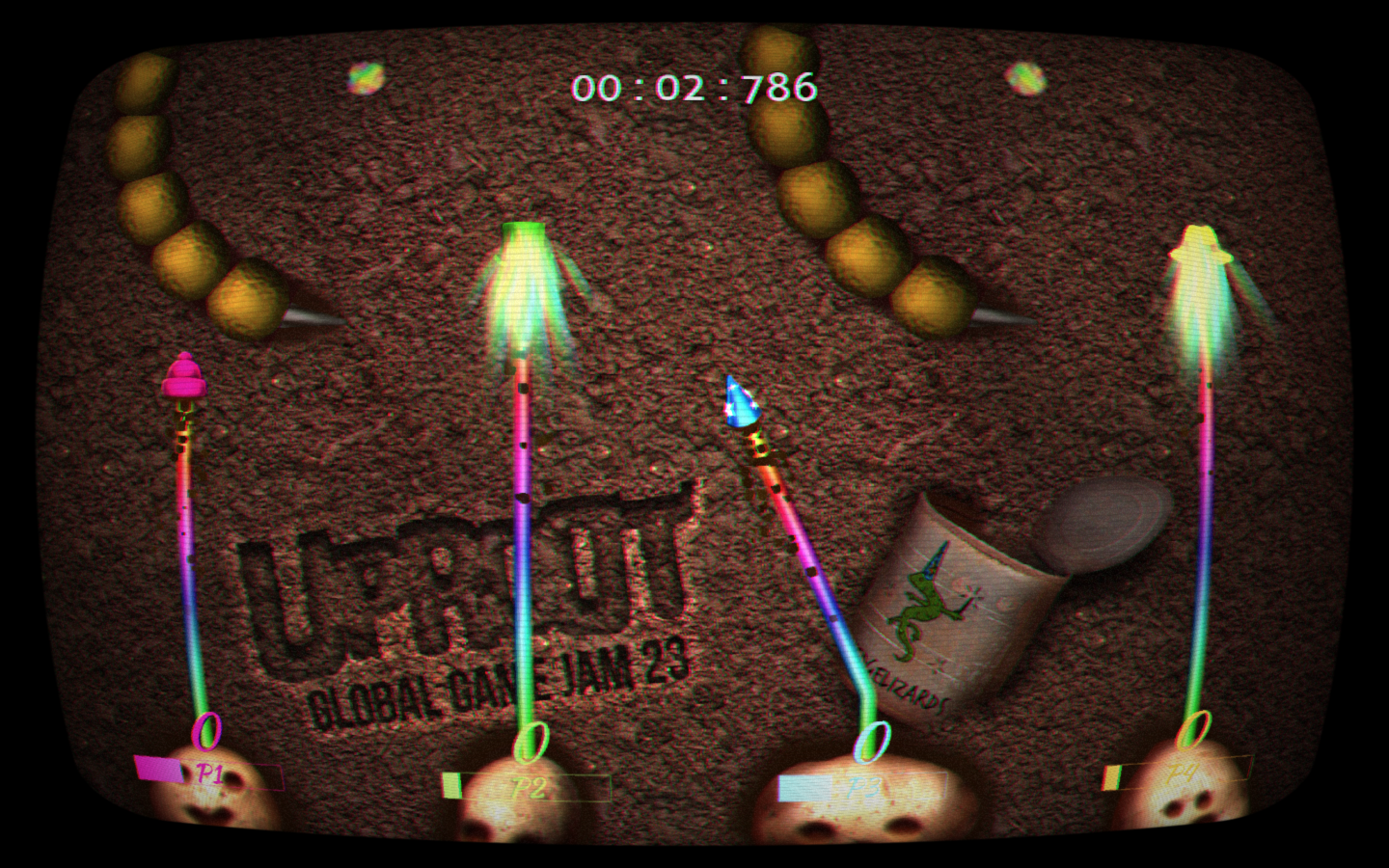Click the match timer at the top
1389x868 pixels.
[x=693, y=87]
